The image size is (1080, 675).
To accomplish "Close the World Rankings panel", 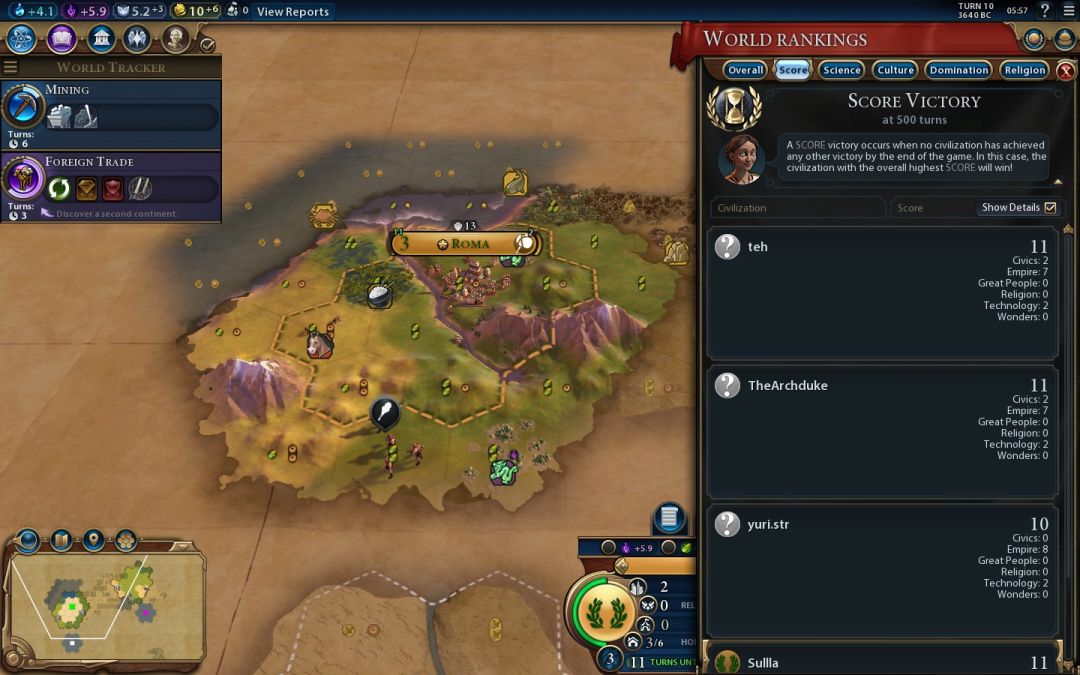I will (x=1065, y=71).
